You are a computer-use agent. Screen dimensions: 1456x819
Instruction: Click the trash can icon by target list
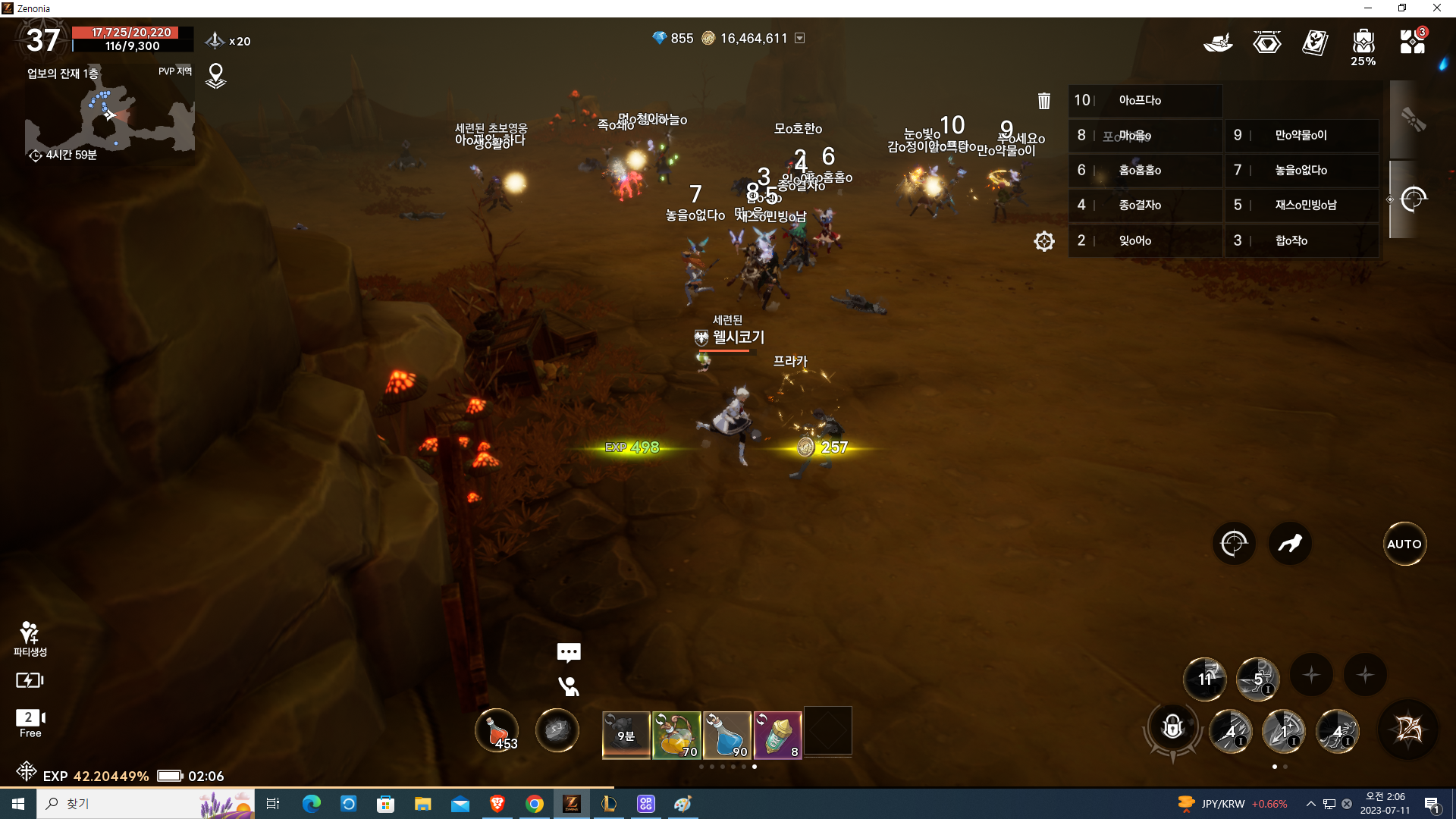pos(1044,101)
